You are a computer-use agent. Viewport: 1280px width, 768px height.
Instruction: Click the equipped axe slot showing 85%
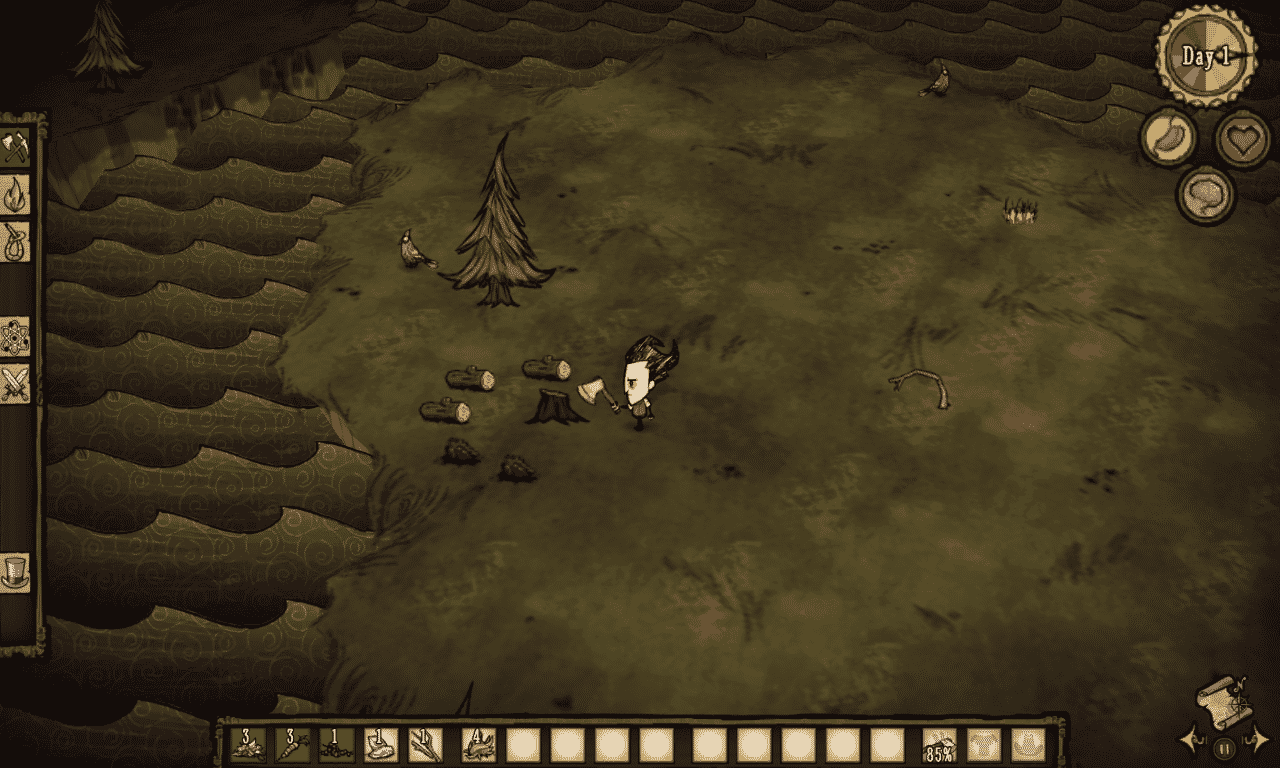[x=939, y=745]
